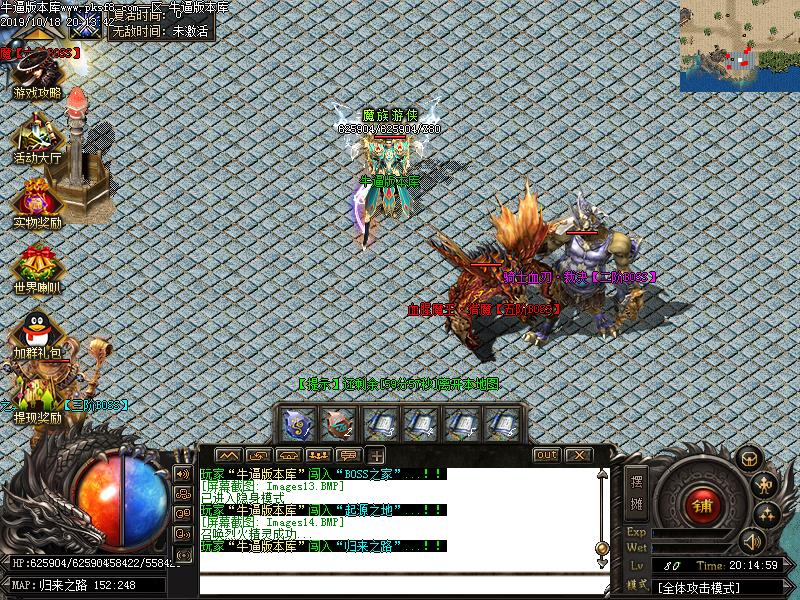The height and width of the screenshot is (600, 800).
Task: Click the red 铺 shop button
Action: pyautogui.click(x=704, y=503)
